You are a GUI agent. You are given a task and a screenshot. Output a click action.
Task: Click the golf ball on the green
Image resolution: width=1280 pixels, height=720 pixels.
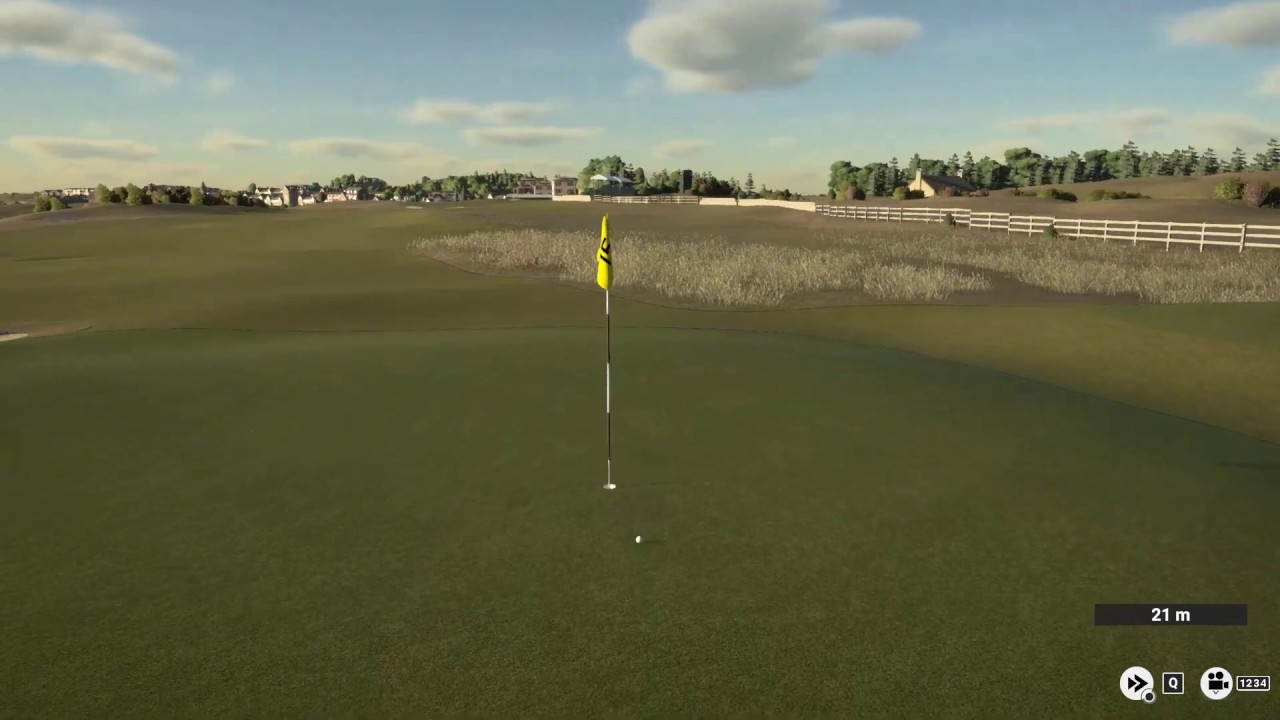[x=638, y=539]
